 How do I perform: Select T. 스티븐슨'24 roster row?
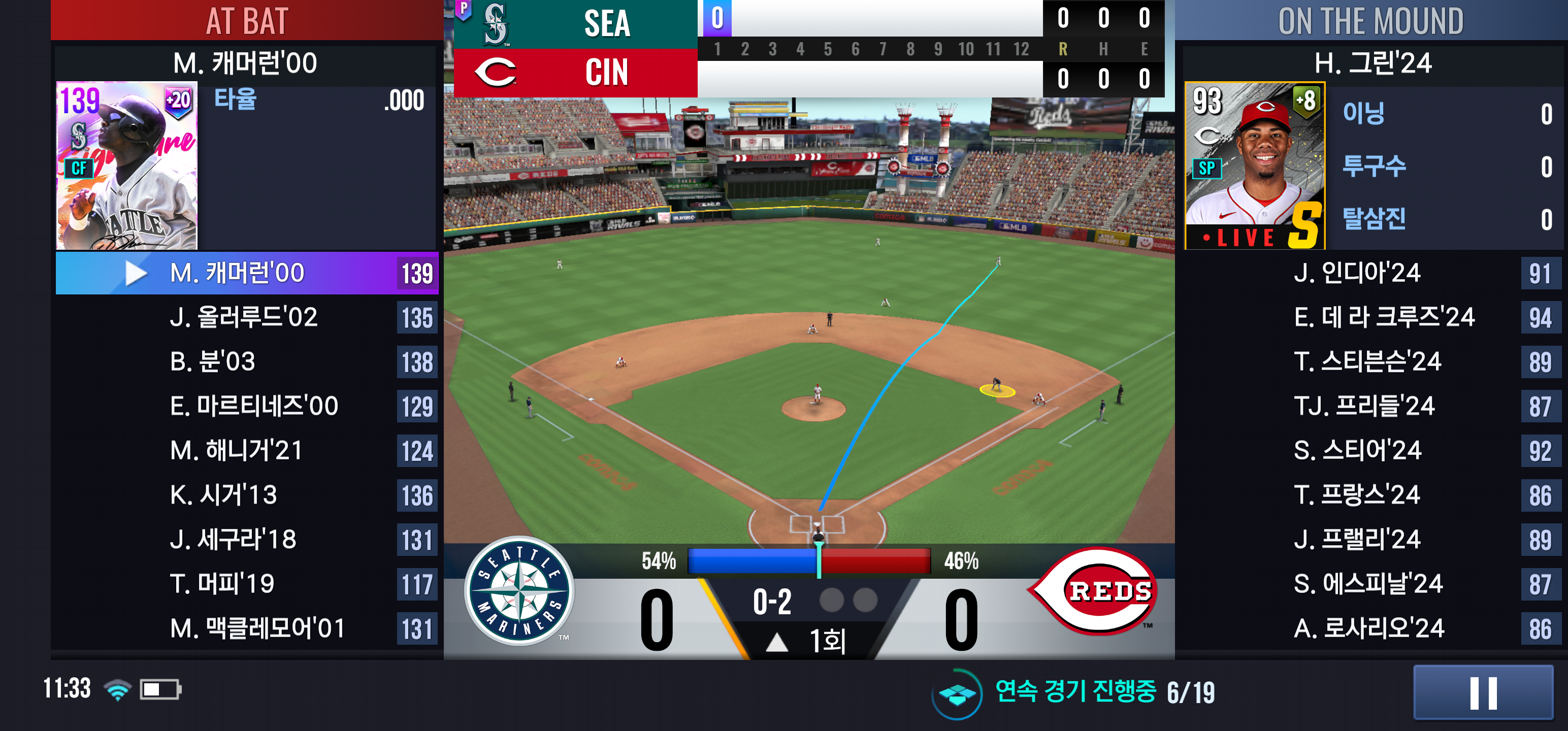[x=1369, y=362]
